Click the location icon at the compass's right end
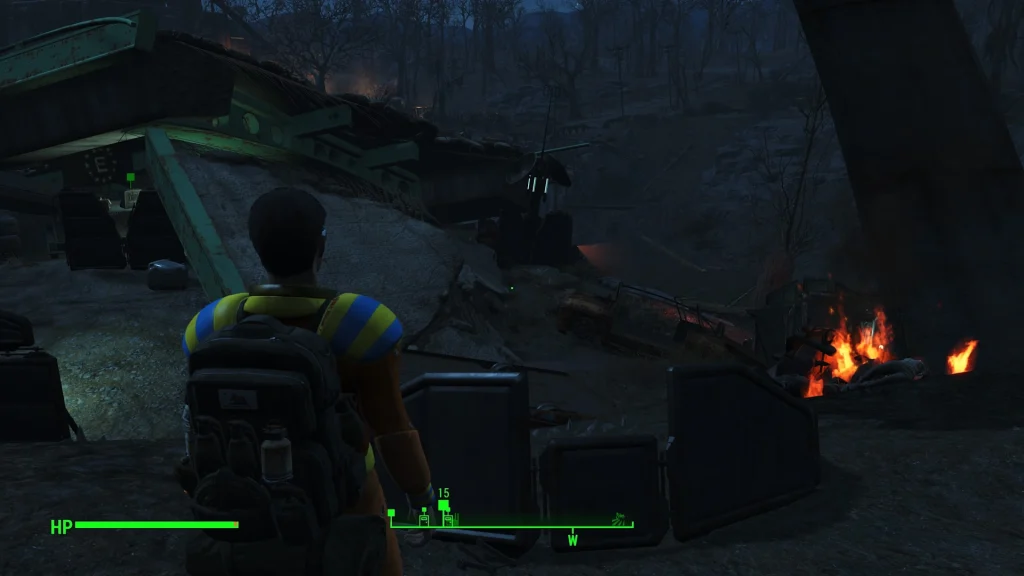1024x576 pixels. coord(621,519)
